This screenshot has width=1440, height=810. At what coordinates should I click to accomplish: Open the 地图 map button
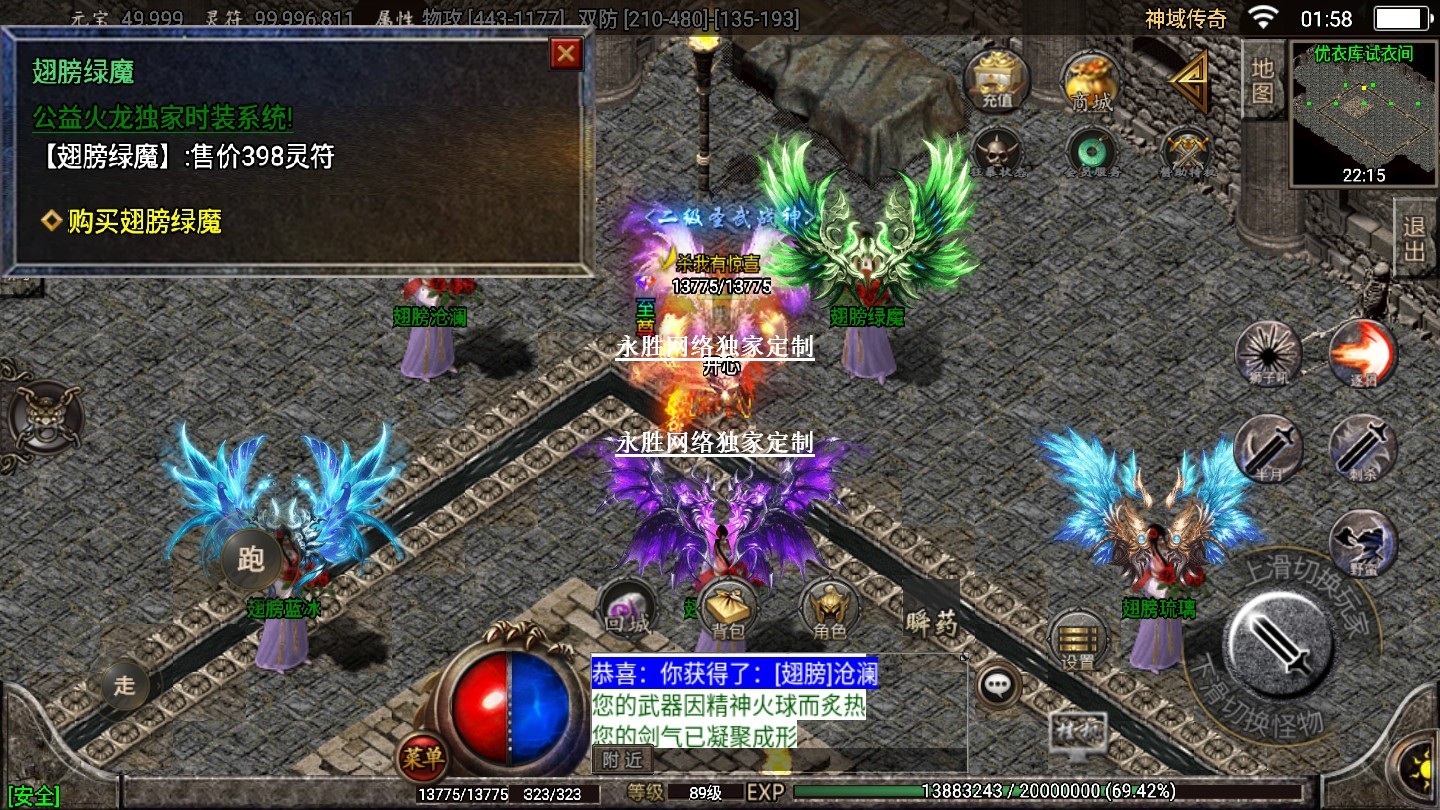tap(1263, 80)
